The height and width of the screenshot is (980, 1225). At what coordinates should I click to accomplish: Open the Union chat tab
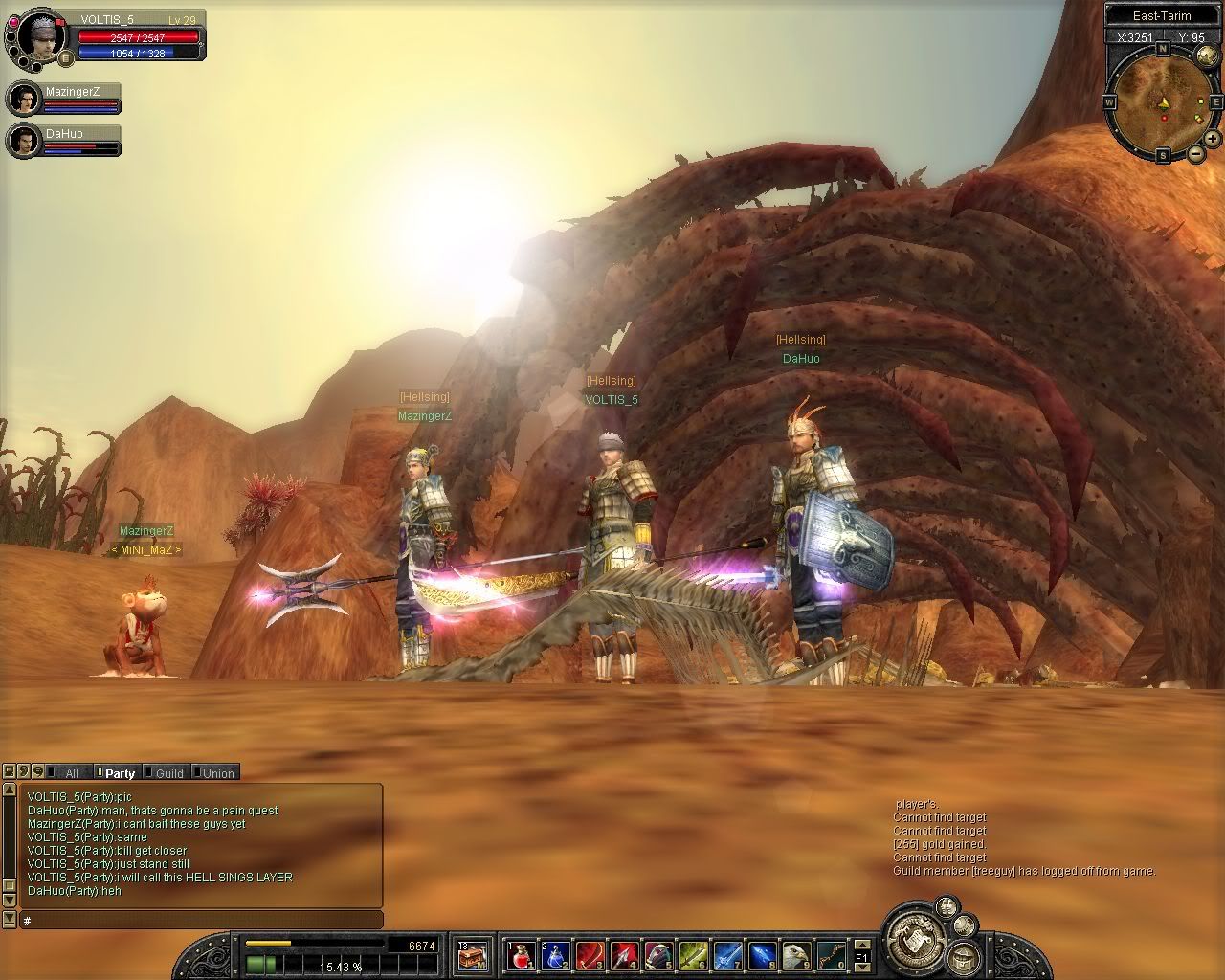click(x=218, y=773)
